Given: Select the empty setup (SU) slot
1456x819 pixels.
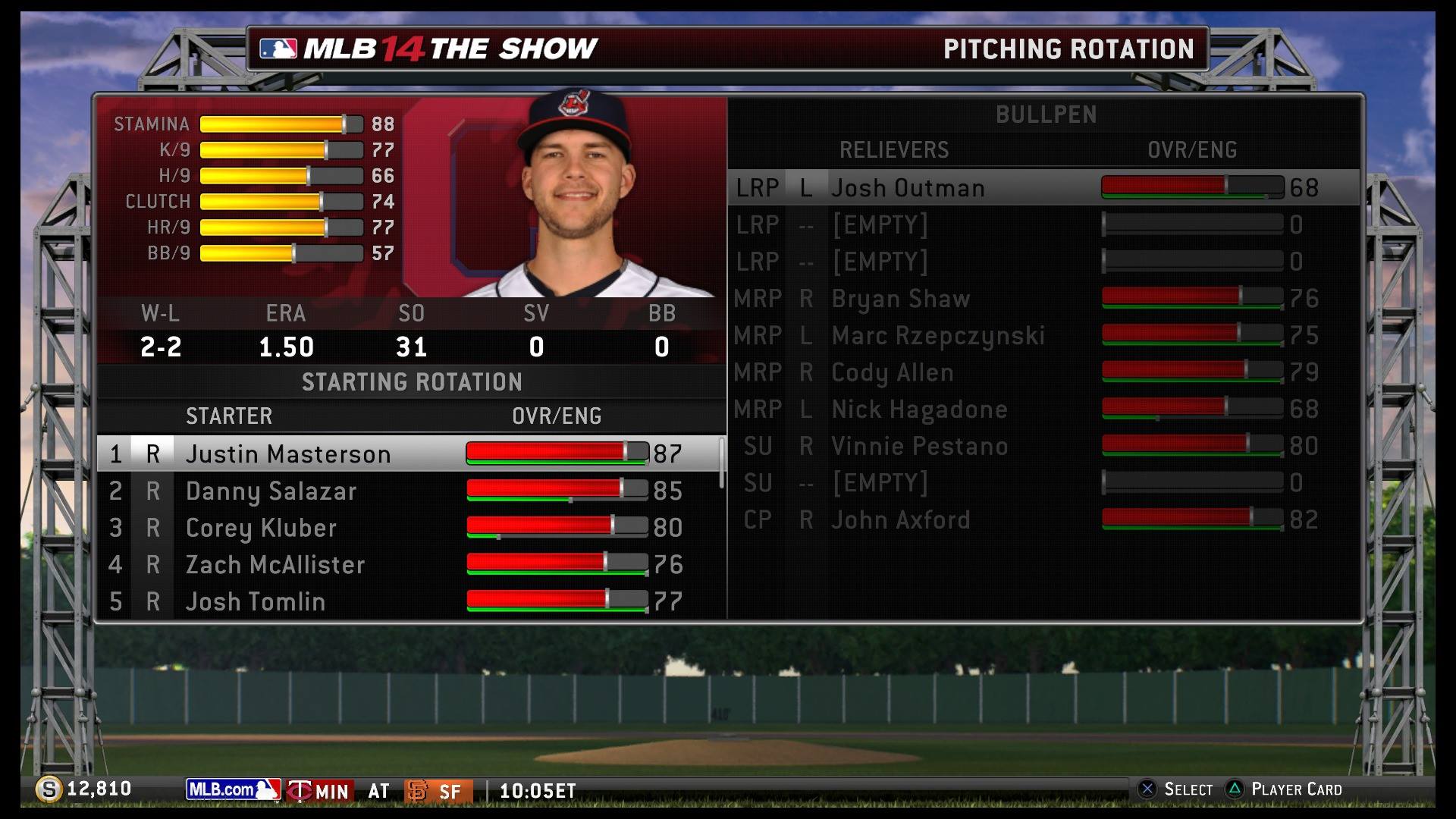Looking at the screenshot, I should (x=880, y=483).
